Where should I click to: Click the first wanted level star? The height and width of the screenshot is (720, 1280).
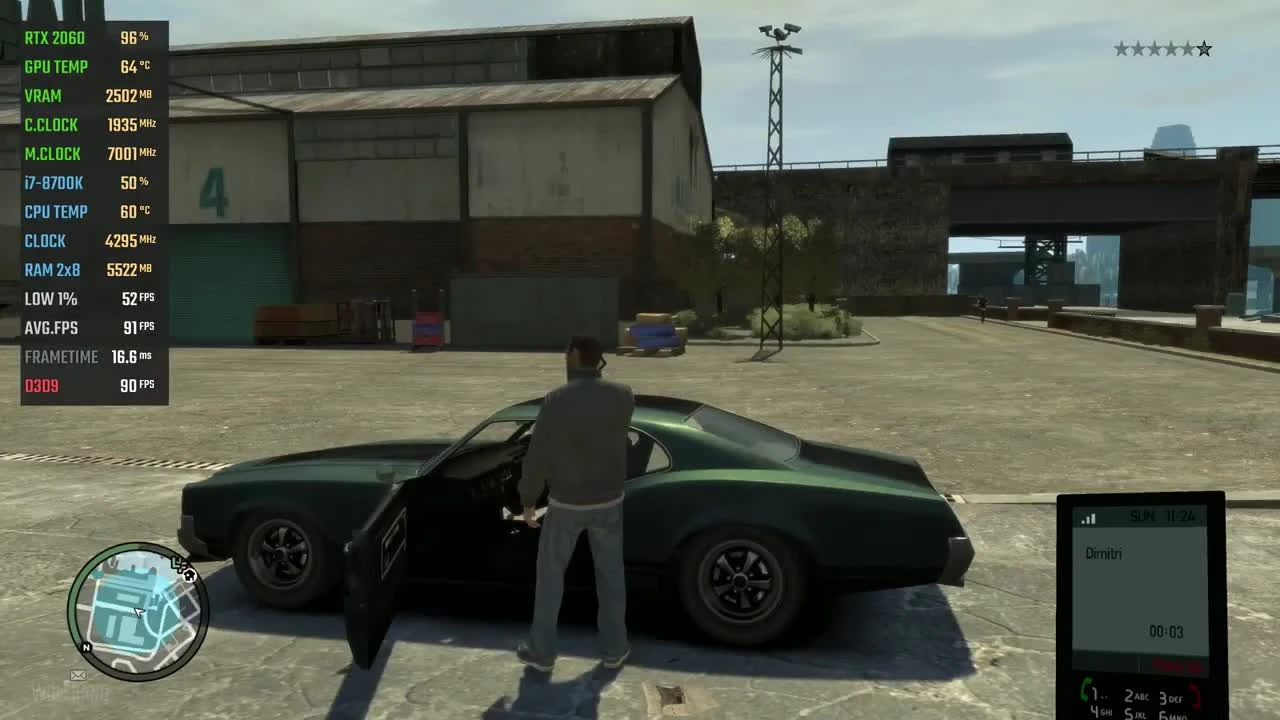(1121, 48)
